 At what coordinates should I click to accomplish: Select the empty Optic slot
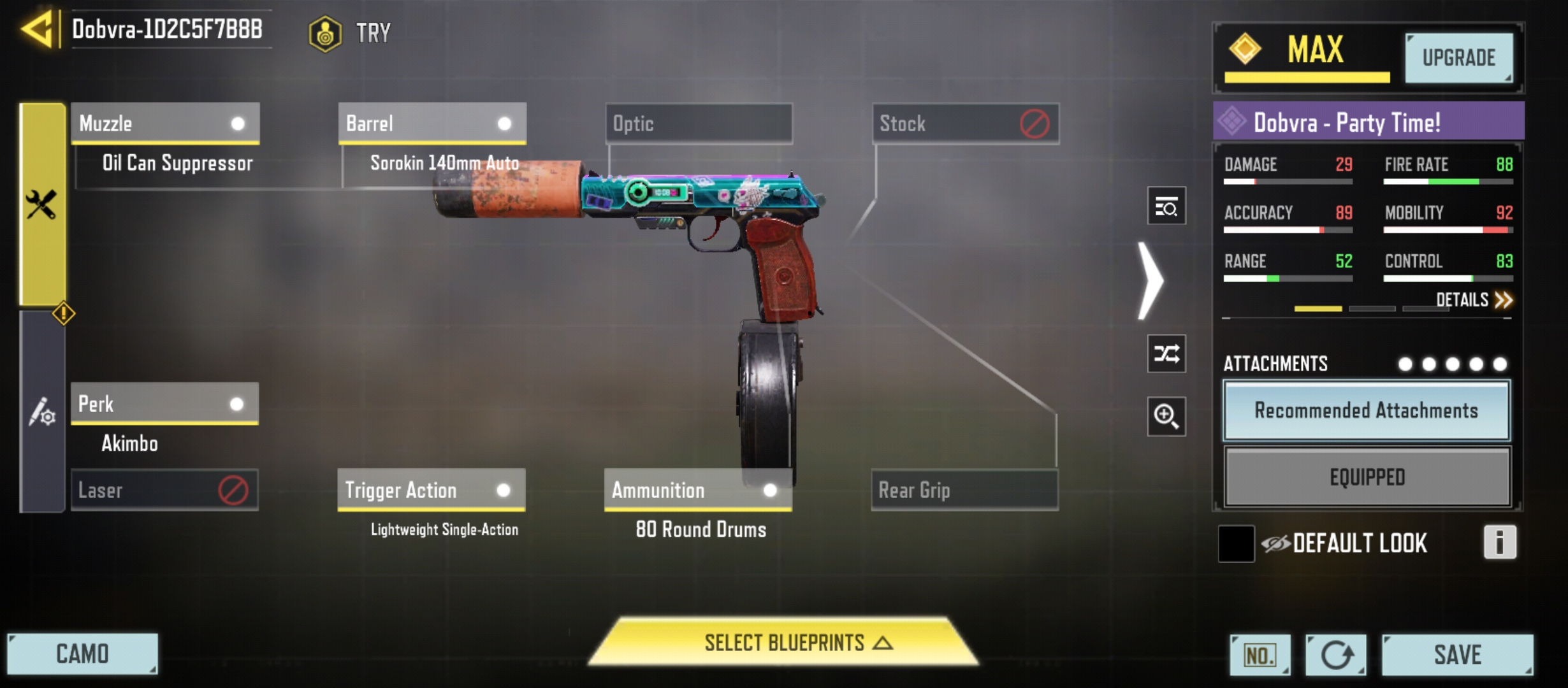(x=699, y=123)
